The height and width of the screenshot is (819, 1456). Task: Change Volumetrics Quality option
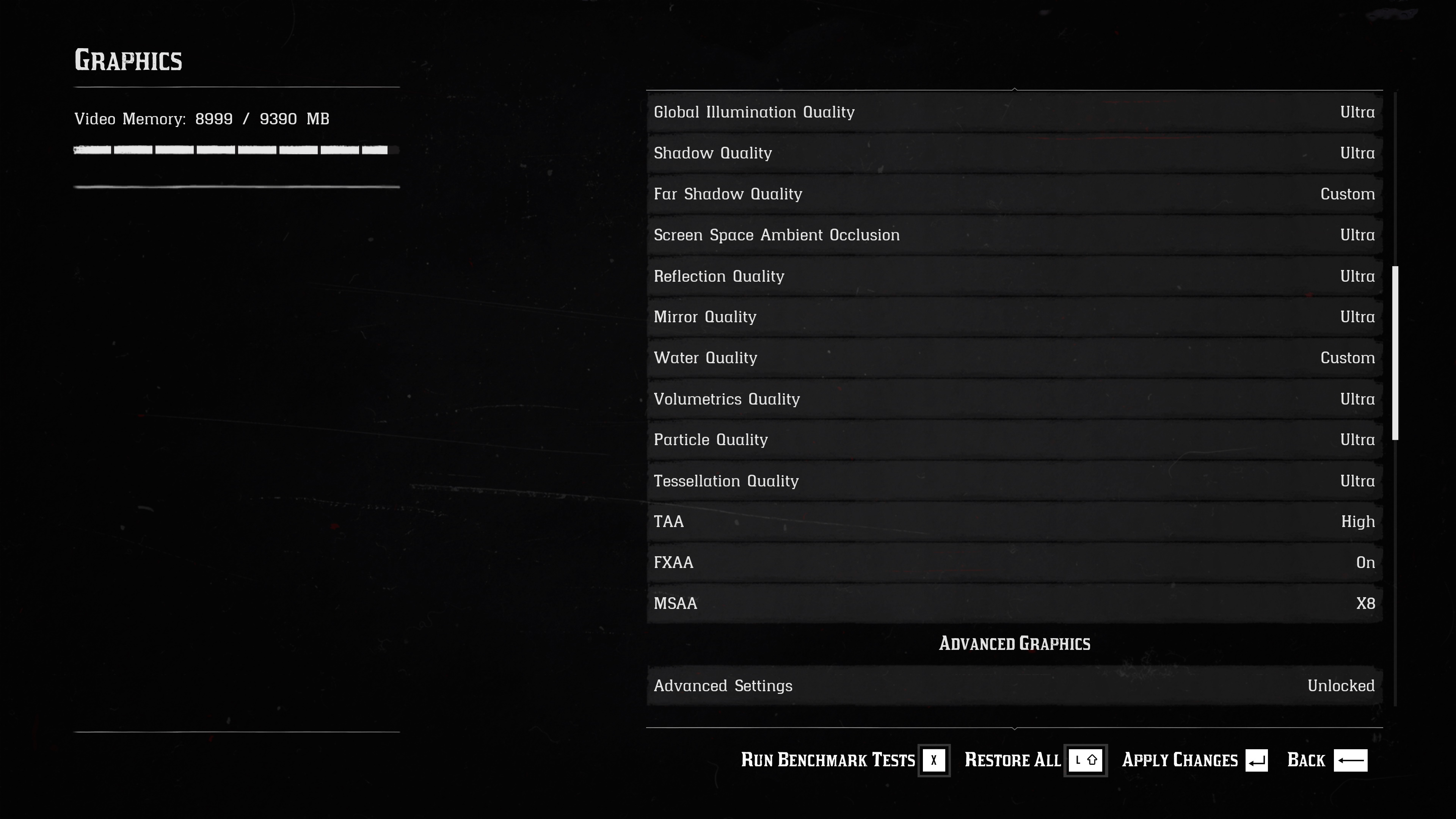tap(1014, 399)
